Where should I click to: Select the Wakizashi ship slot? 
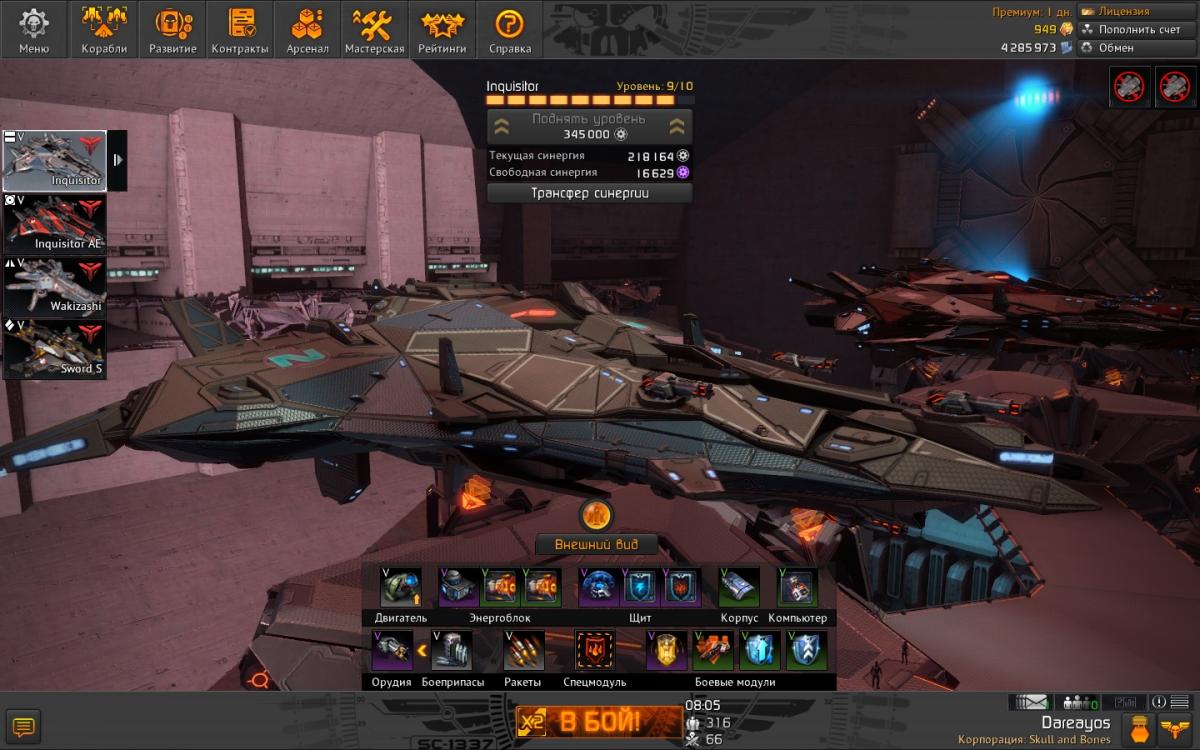pyautogui.click(x=54, y=286)
